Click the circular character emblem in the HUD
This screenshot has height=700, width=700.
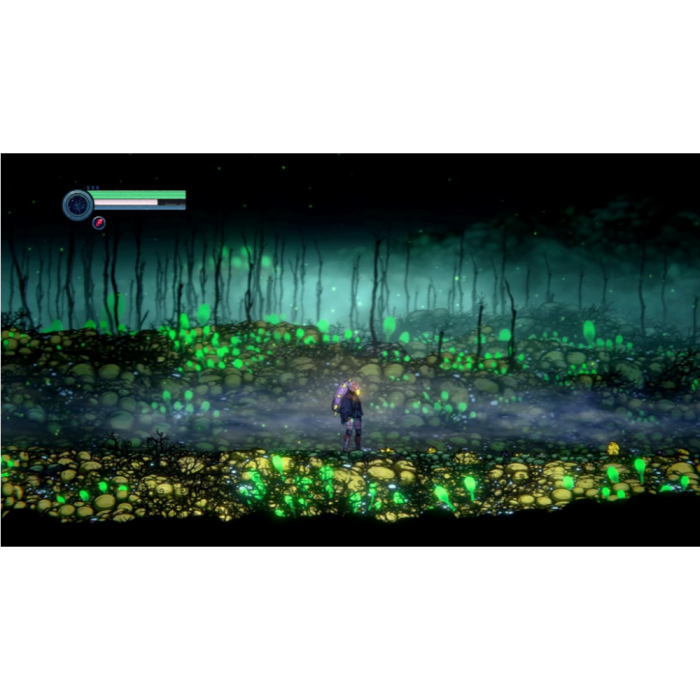77,205
